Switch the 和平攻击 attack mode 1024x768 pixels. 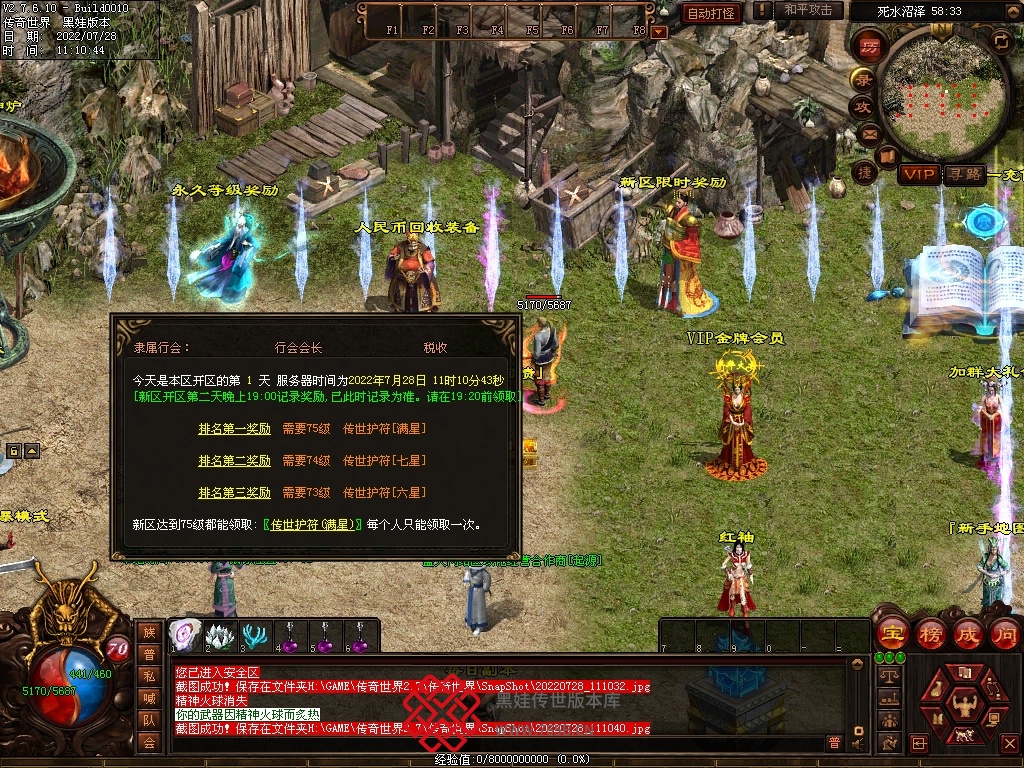(x=807, y=11)
